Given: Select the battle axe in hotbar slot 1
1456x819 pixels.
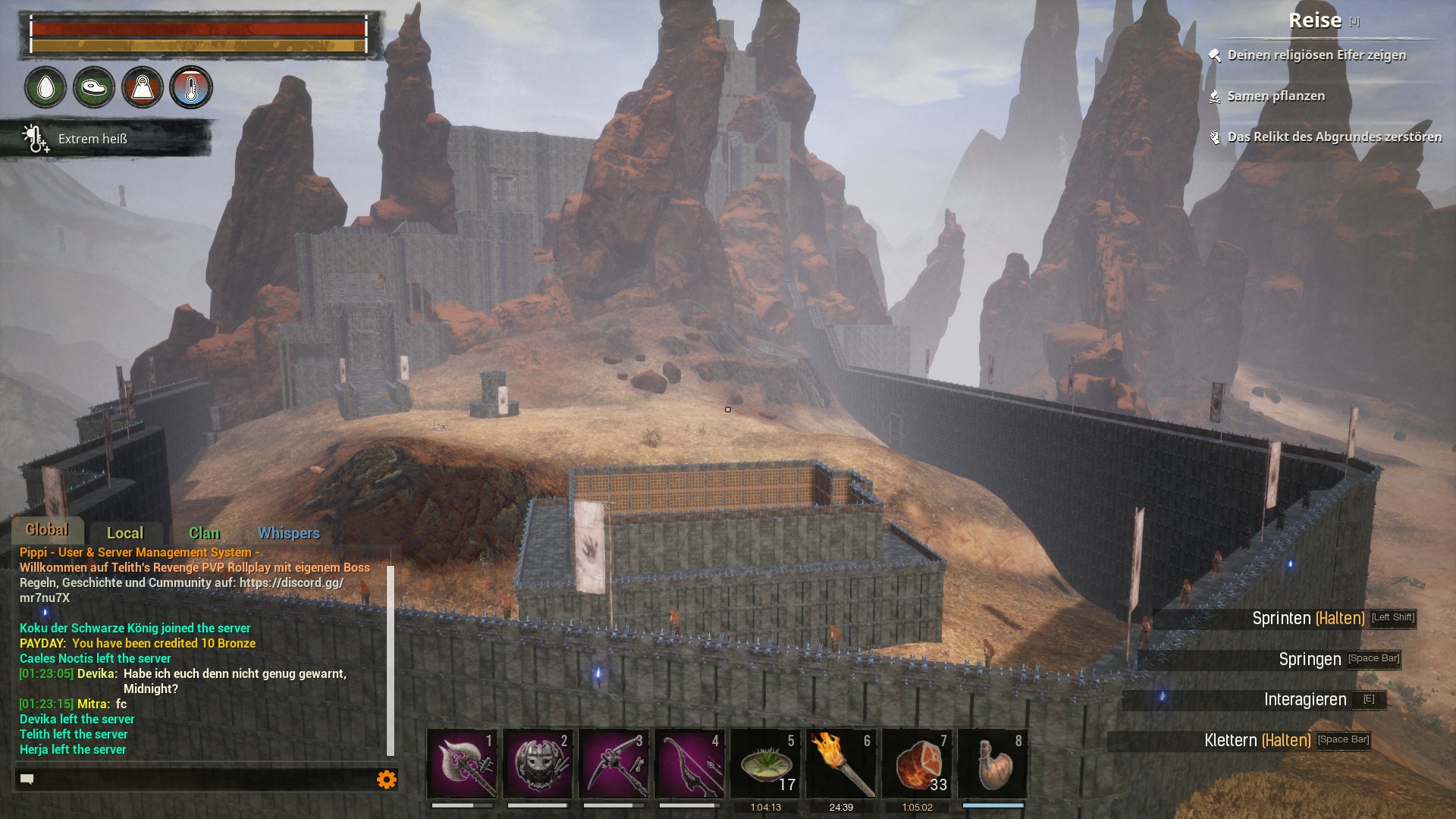Looking at the screenshot, I should click(x=462, y=764).
